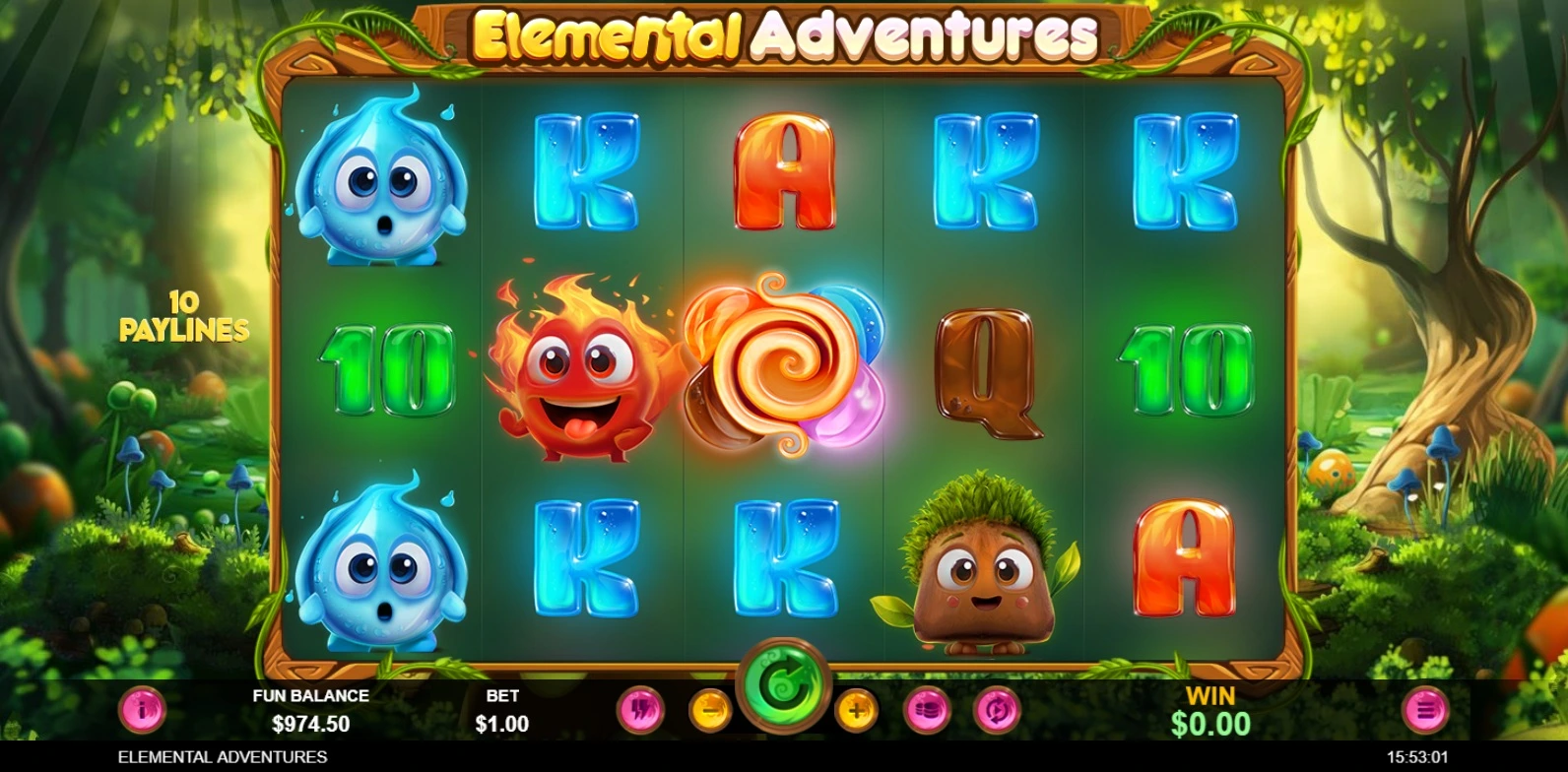1568x772 pixels.
Task: Open the game information panel
Action: pos(144,710)
